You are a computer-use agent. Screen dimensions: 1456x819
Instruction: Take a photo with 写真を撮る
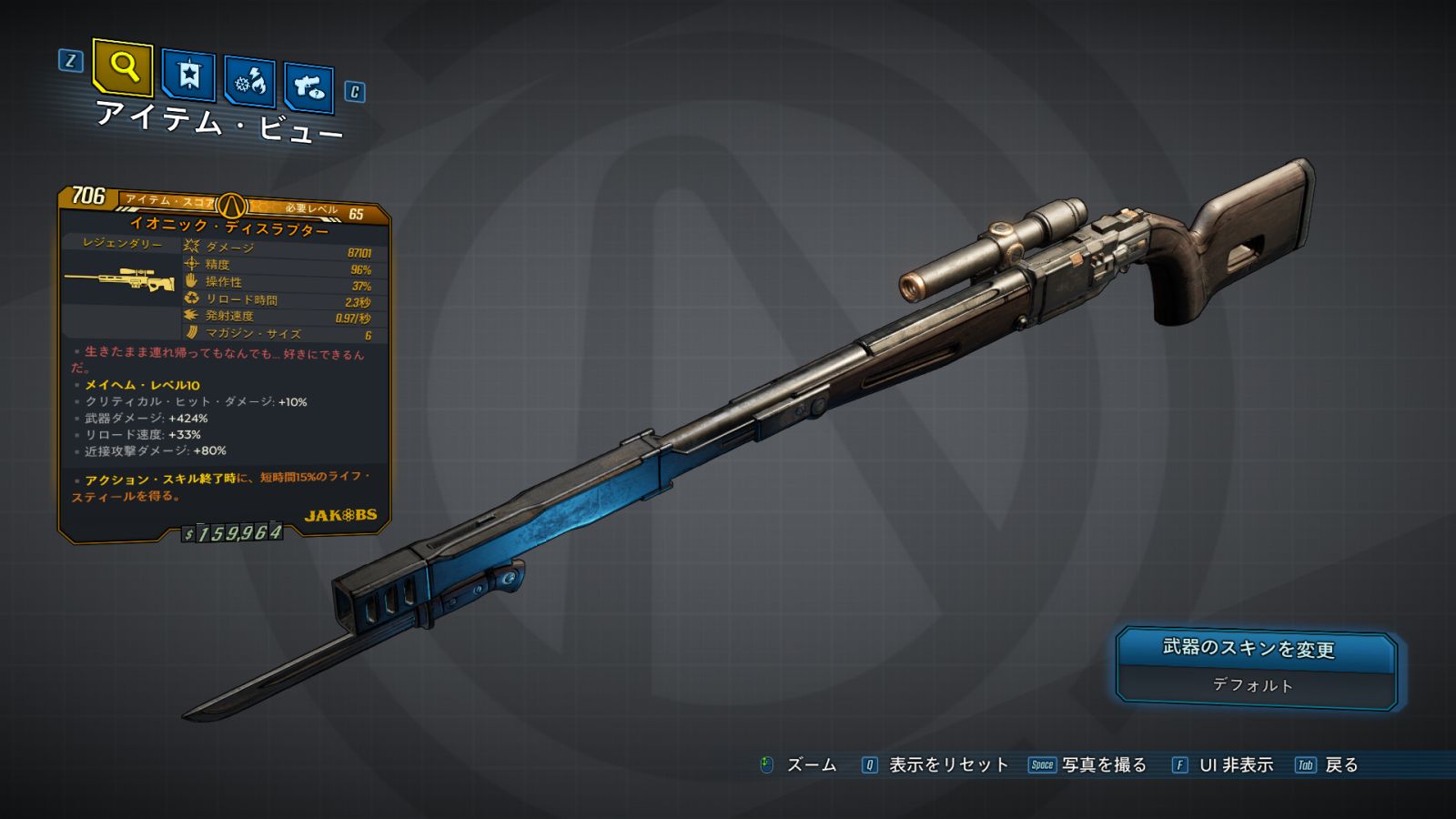[1103, 765]
